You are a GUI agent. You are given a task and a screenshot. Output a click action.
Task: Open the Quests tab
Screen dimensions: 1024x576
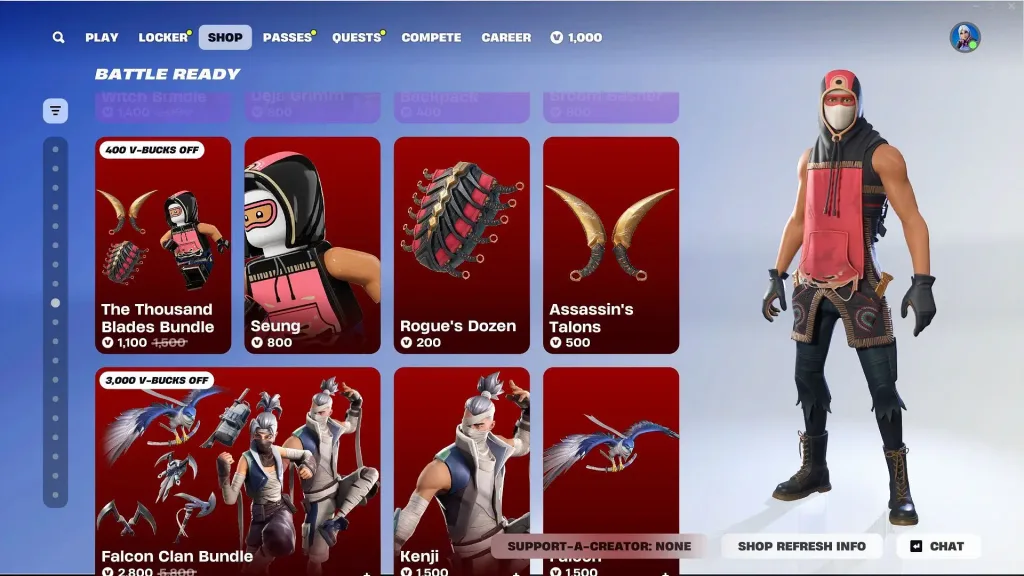(356, 38)
